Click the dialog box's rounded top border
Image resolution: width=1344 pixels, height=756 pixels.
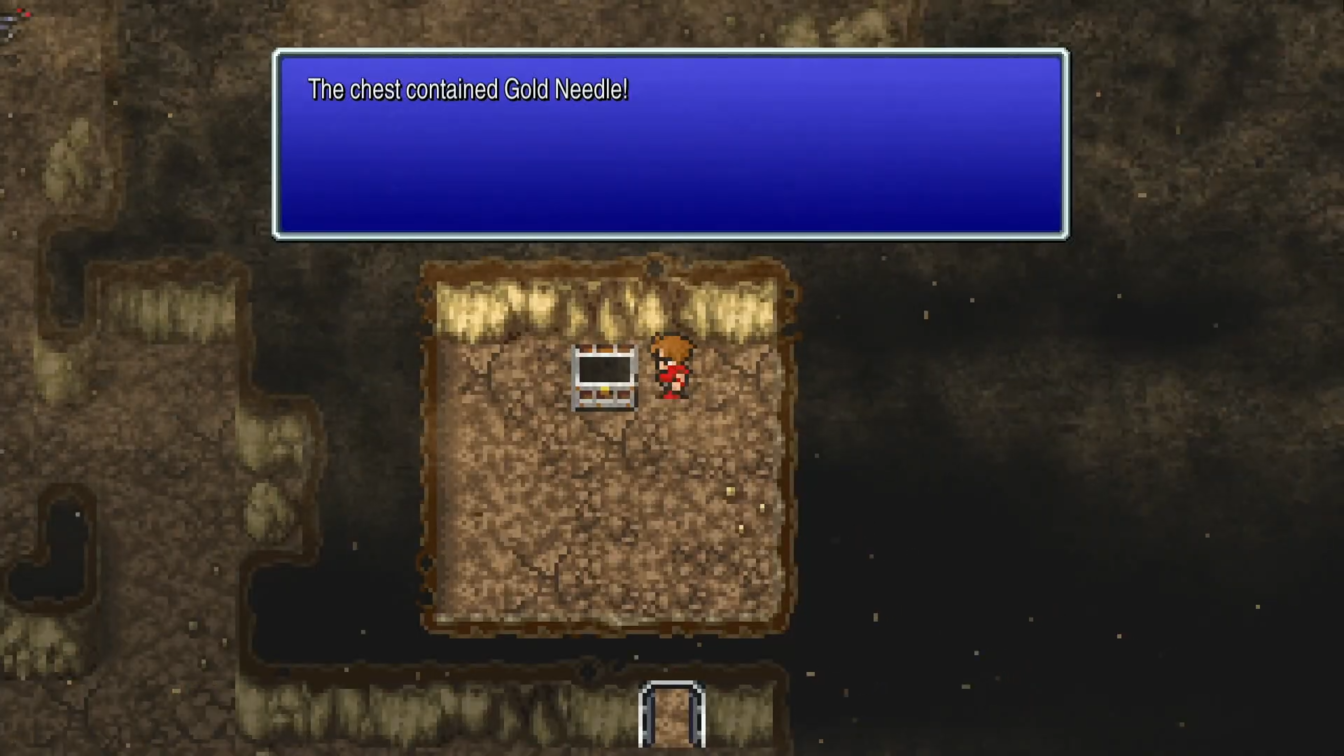670,52
